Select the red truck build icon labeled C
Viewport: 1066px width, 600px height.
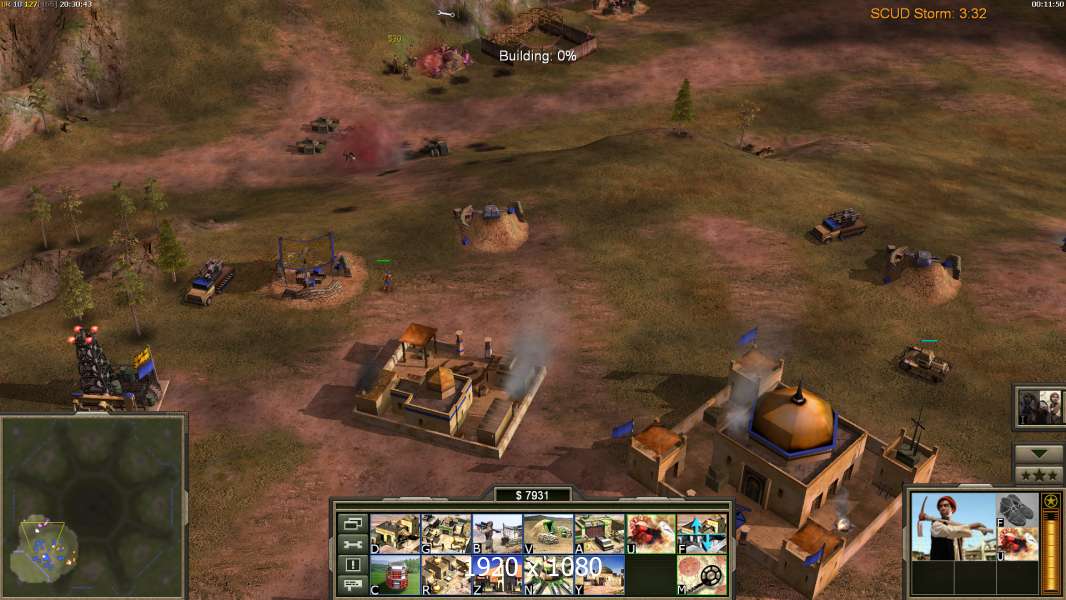(394, 574)
